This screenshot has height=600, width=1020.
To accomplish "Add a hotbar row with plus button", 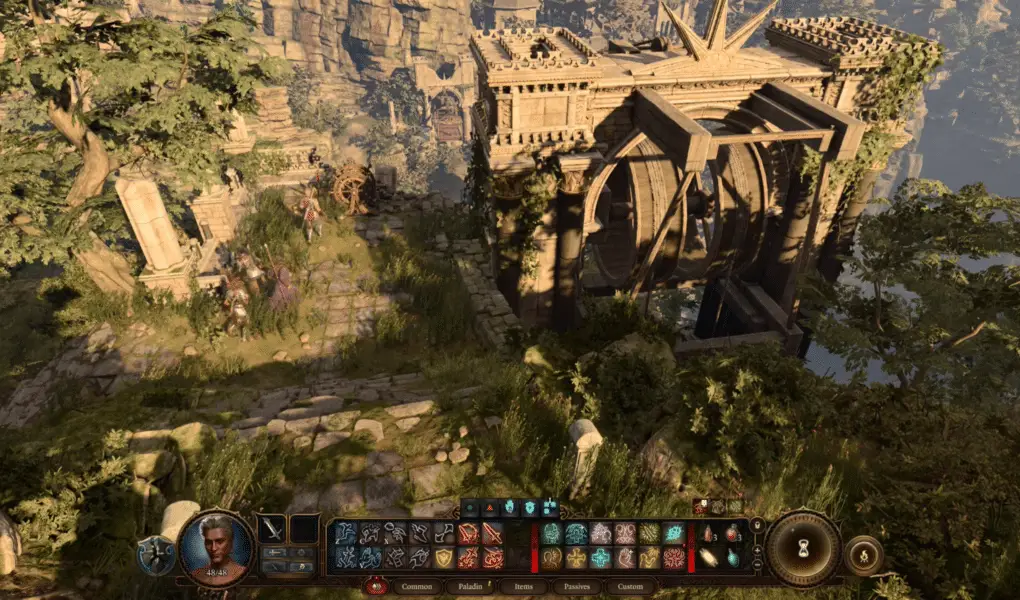I will point(757,549).
